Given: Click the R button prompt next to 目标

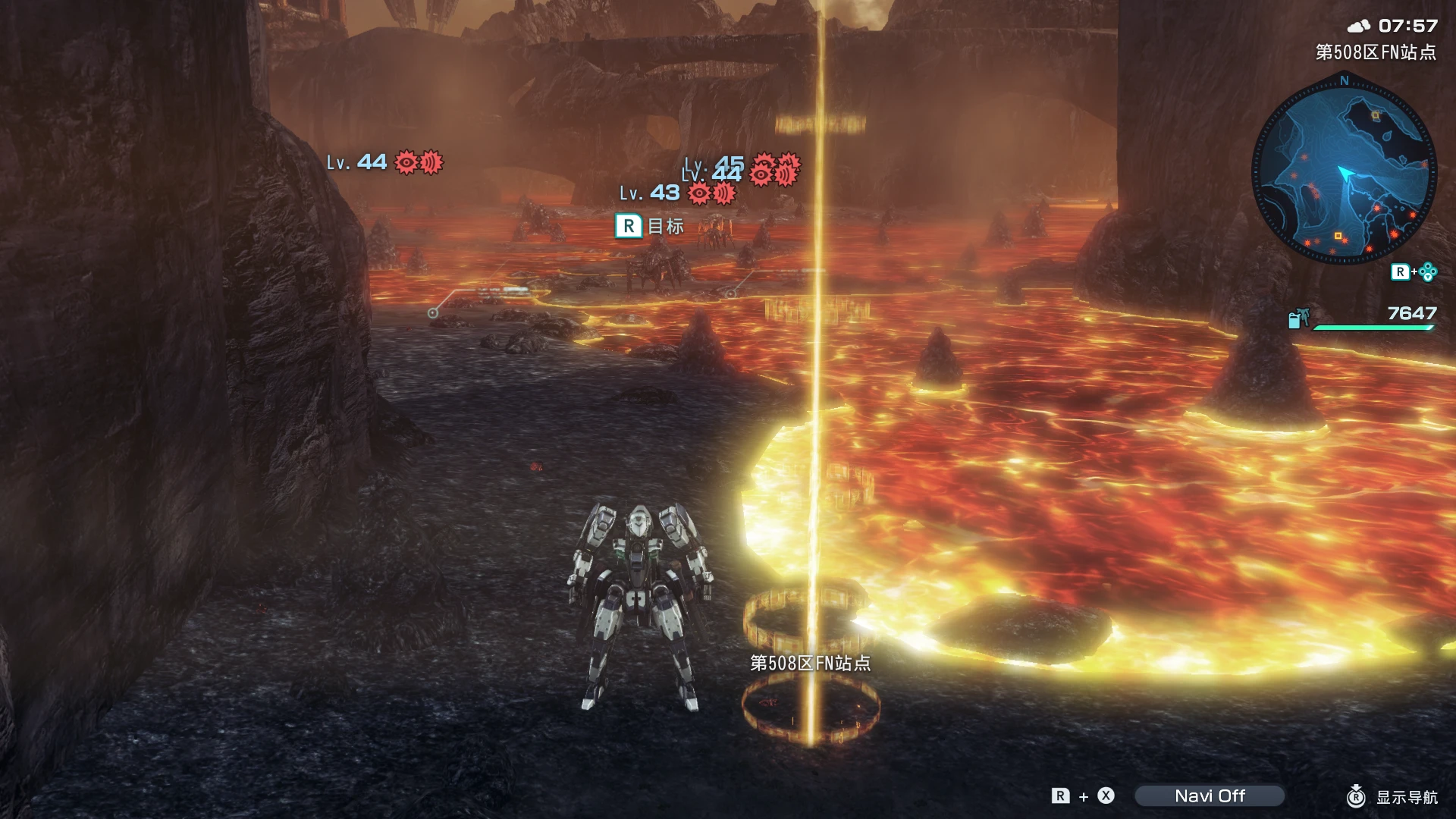Looking at the screenshot, I should [628, 226].
